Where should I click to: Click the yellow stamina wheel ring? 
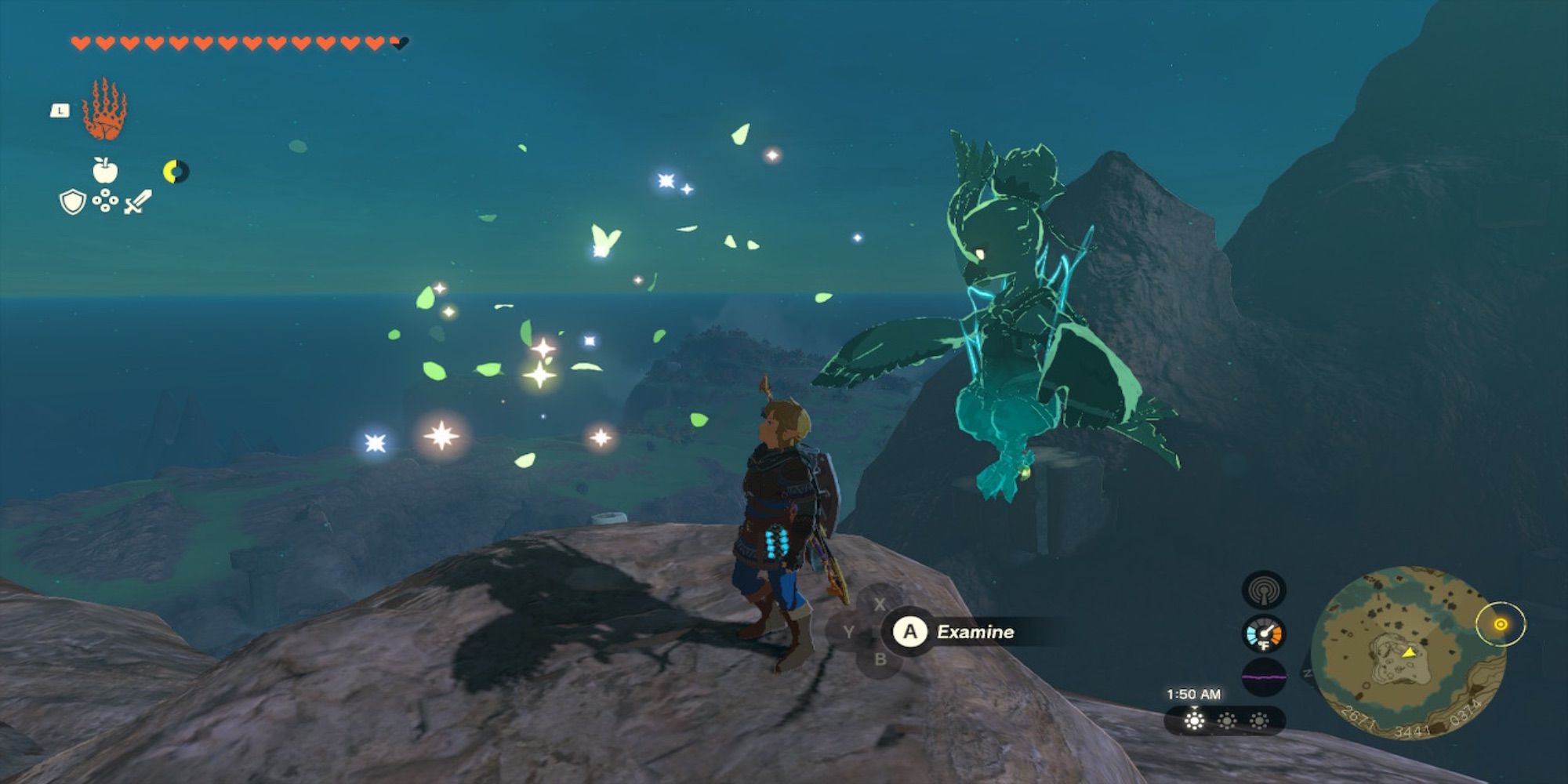175,171
